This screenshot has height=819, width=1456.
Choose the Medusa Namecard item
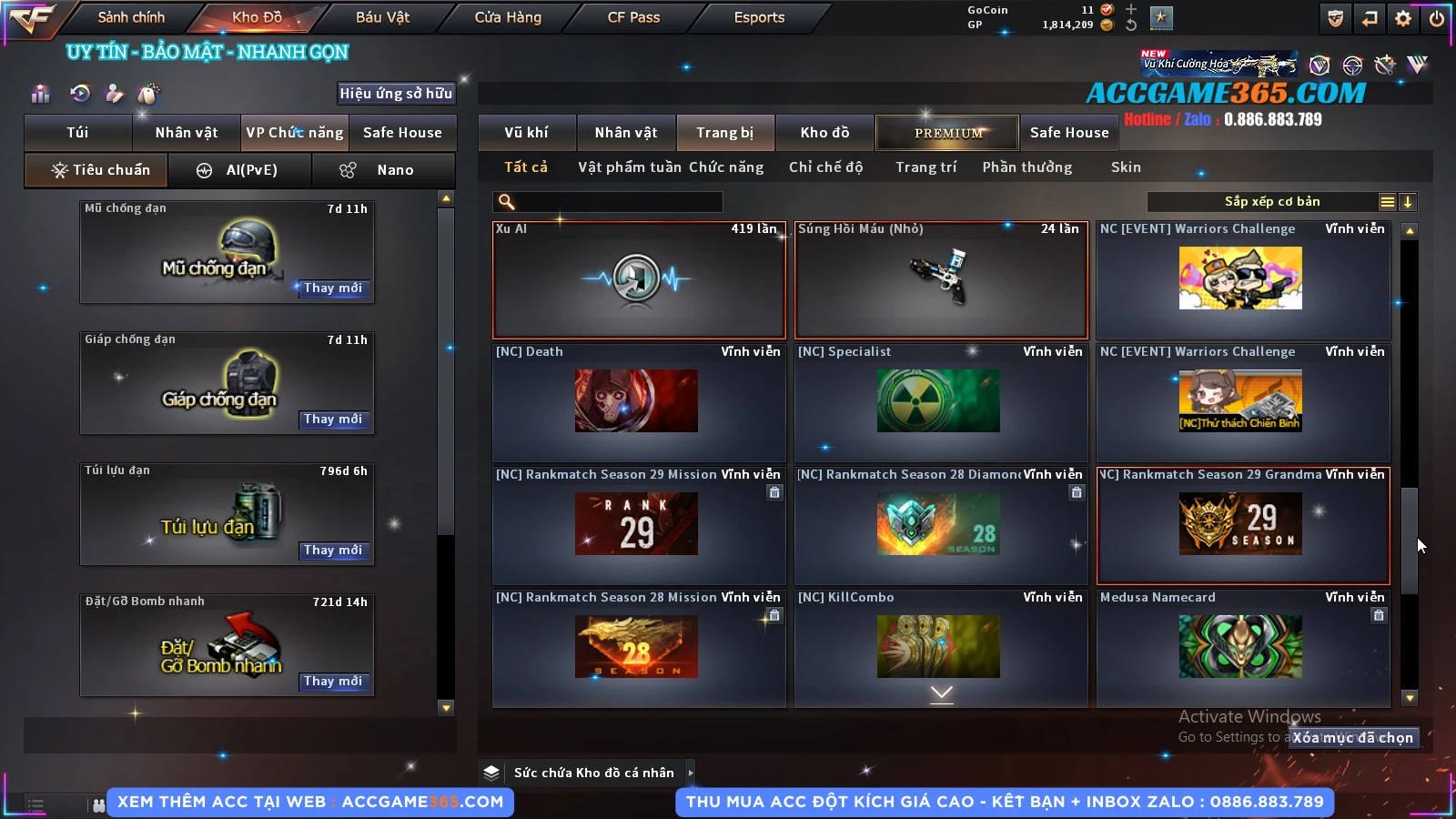[x=1242, y=647]
